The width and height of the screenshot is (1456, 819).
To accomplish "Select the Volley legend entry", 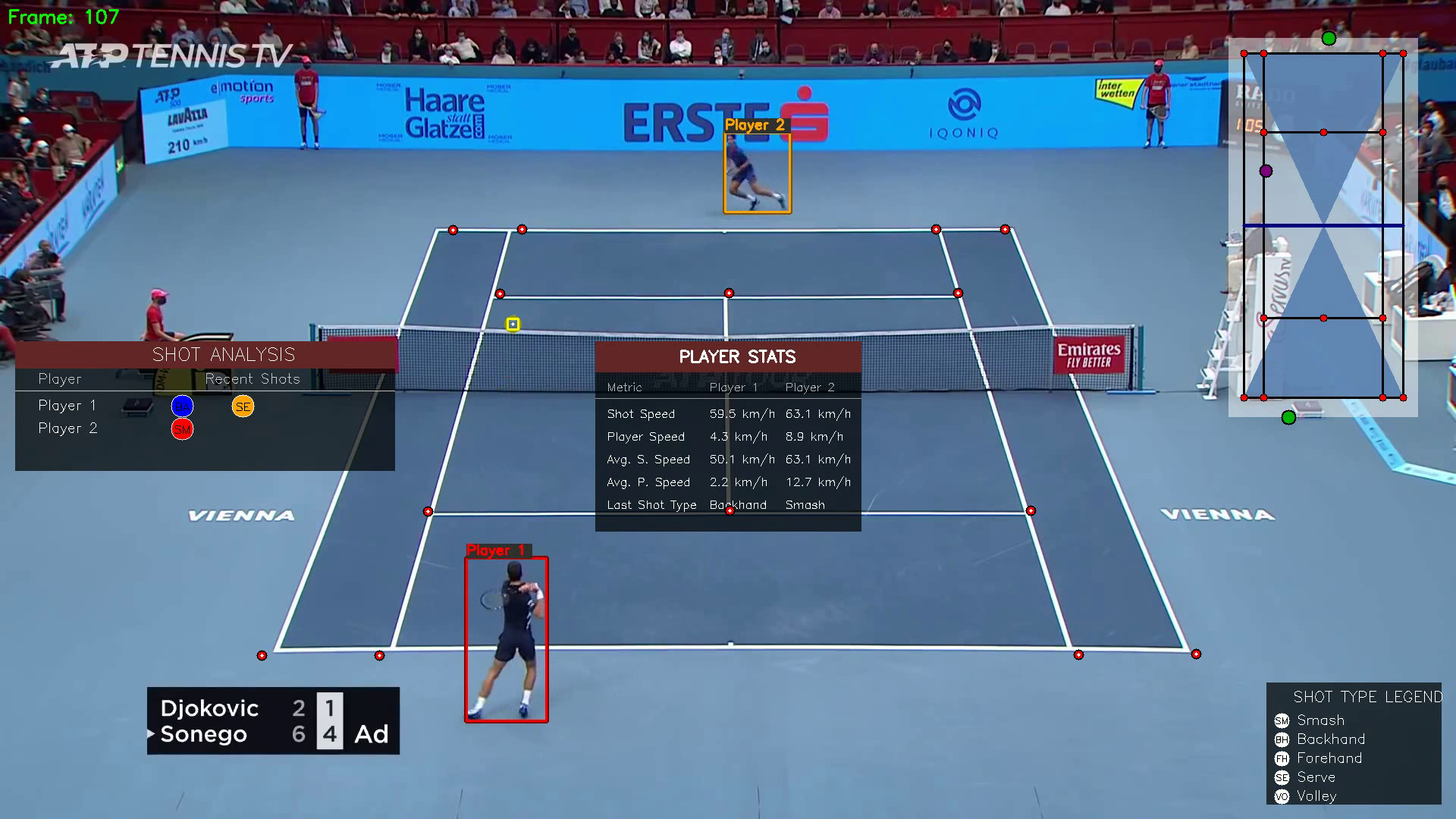I will 1316,796.
